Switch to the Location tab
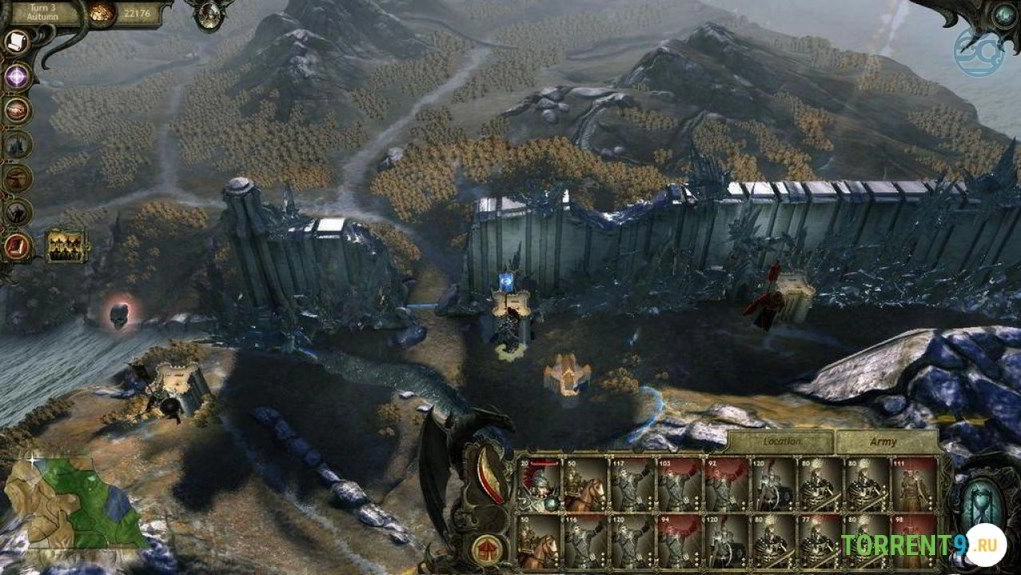 [x=780, y=441]
